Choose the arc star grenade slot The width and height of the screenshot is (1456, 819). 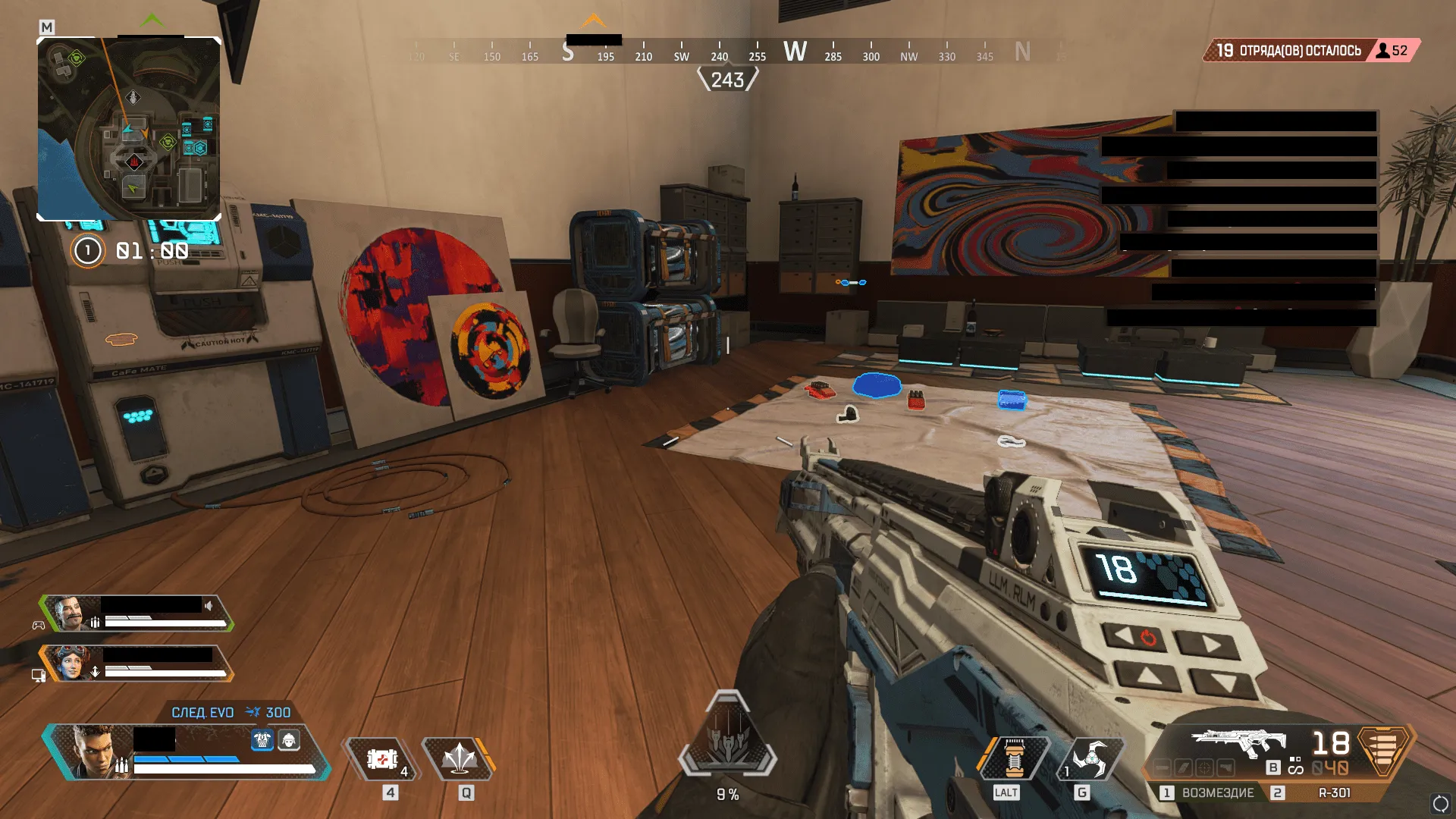[1089, 758]
